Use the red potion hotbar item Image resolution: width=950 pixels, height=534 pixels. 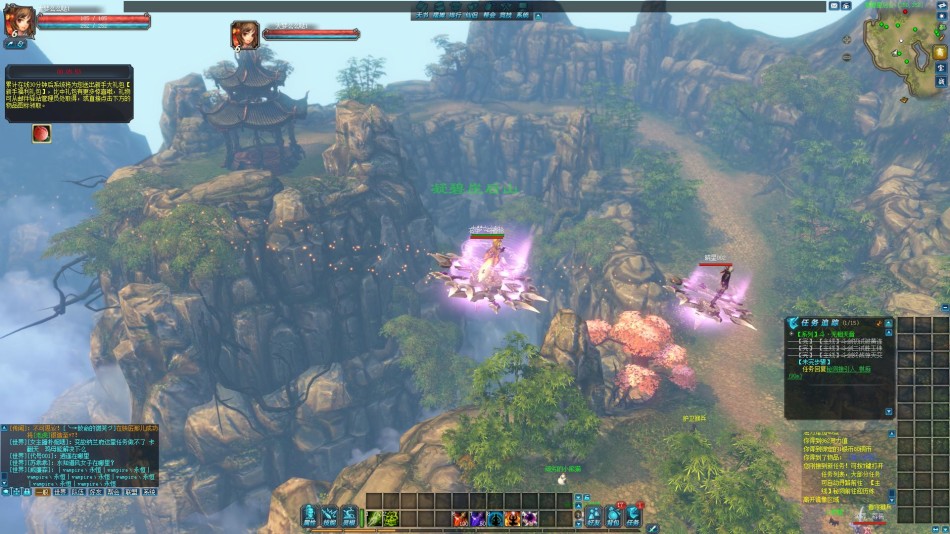460,518
